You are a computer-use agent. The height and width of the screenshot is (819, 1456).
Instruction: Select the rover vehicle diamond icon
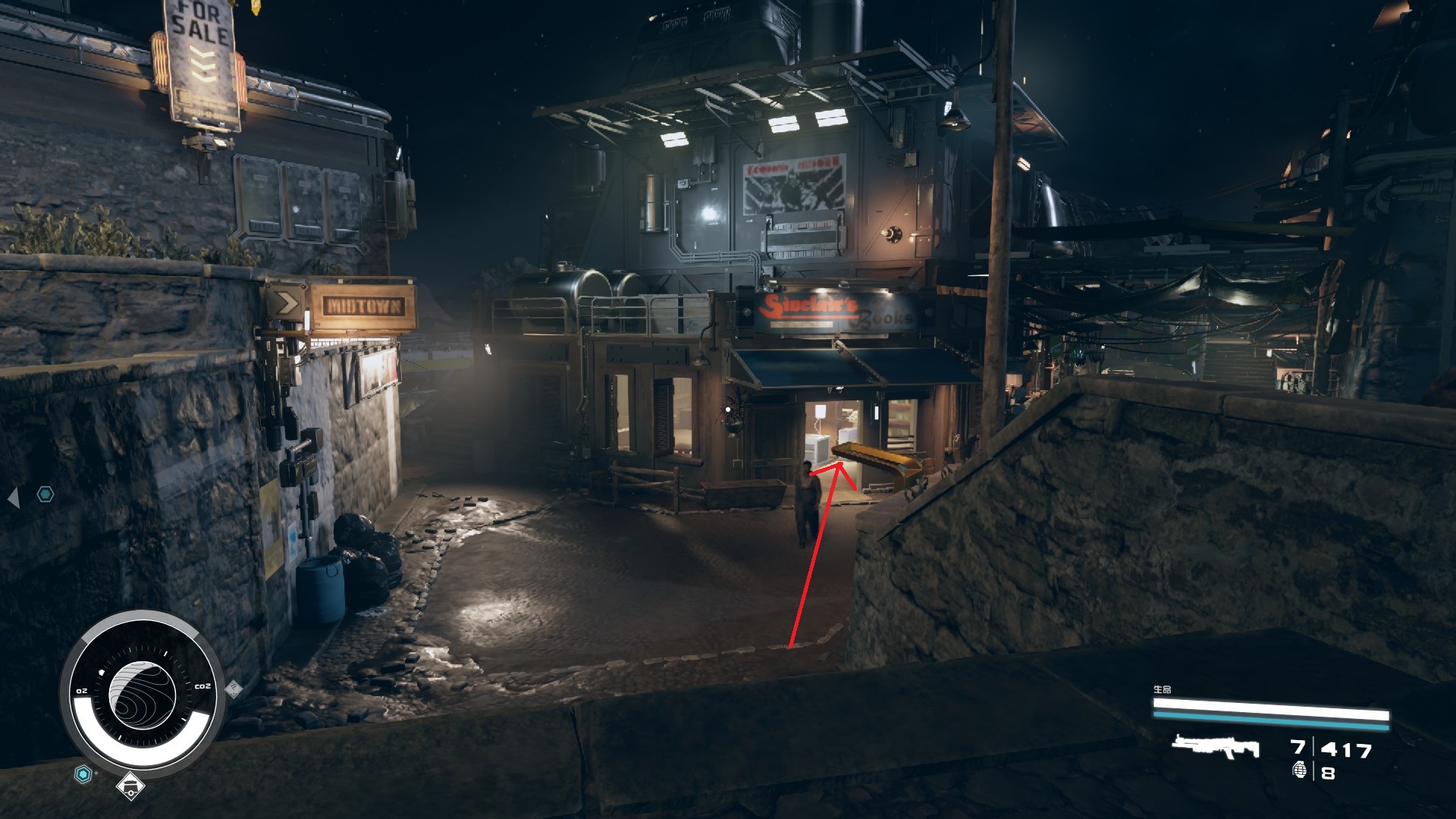(x=130, y=786)
